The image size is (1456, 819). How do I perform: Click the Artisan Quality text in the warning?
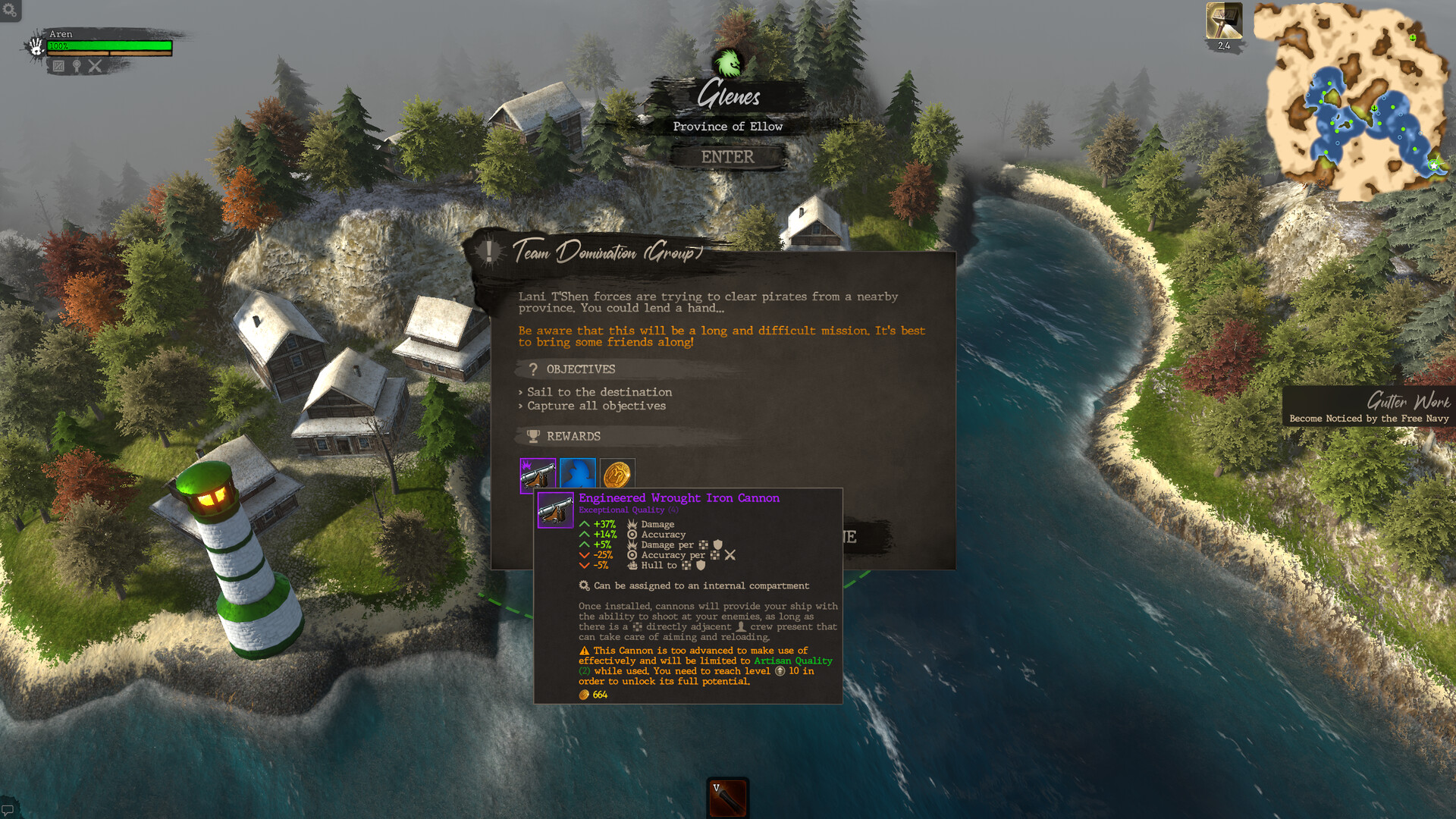792,661
